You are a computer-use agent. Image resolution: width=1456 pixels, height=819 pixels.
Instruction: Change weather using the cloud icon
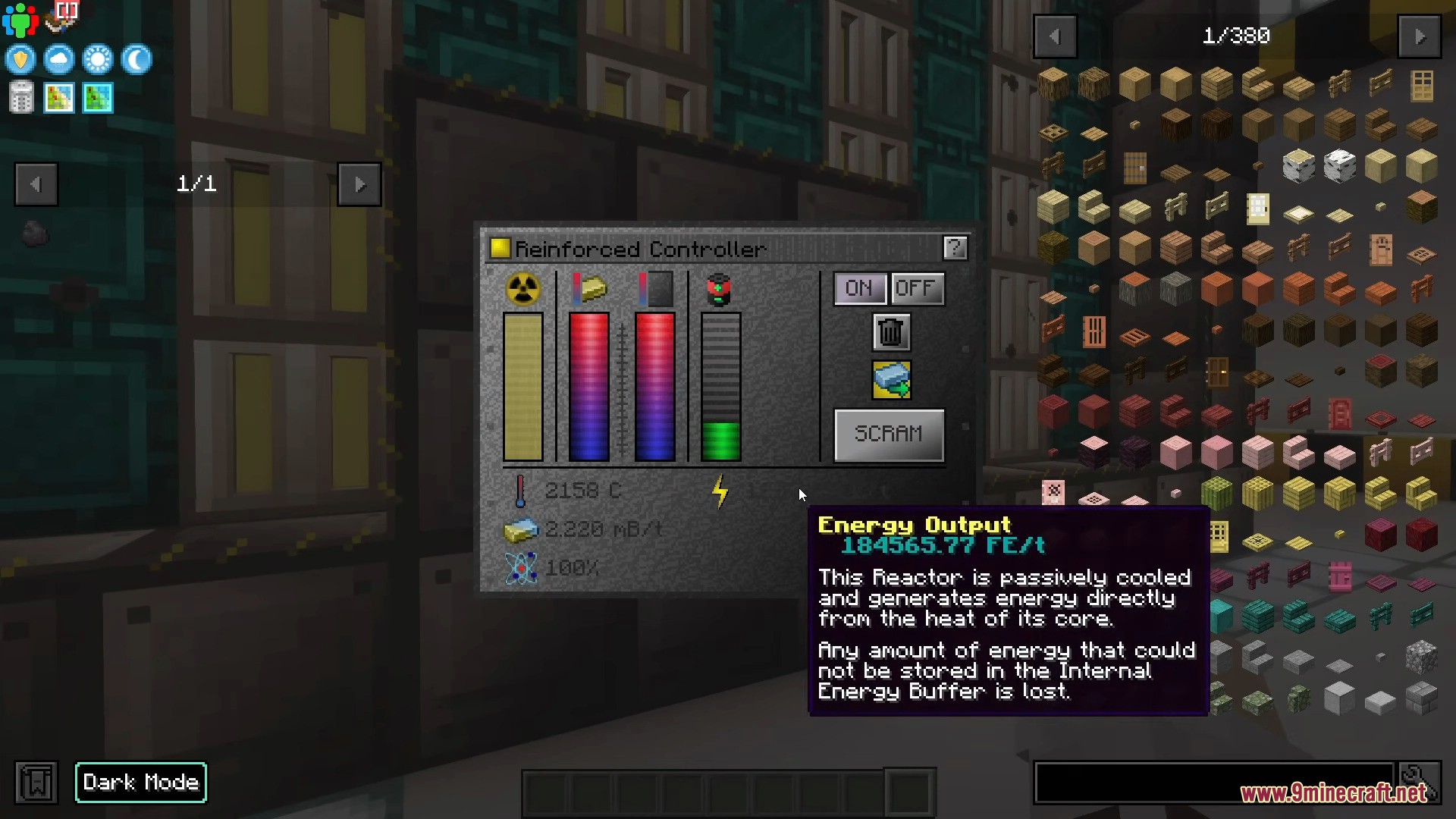[59, 59]
